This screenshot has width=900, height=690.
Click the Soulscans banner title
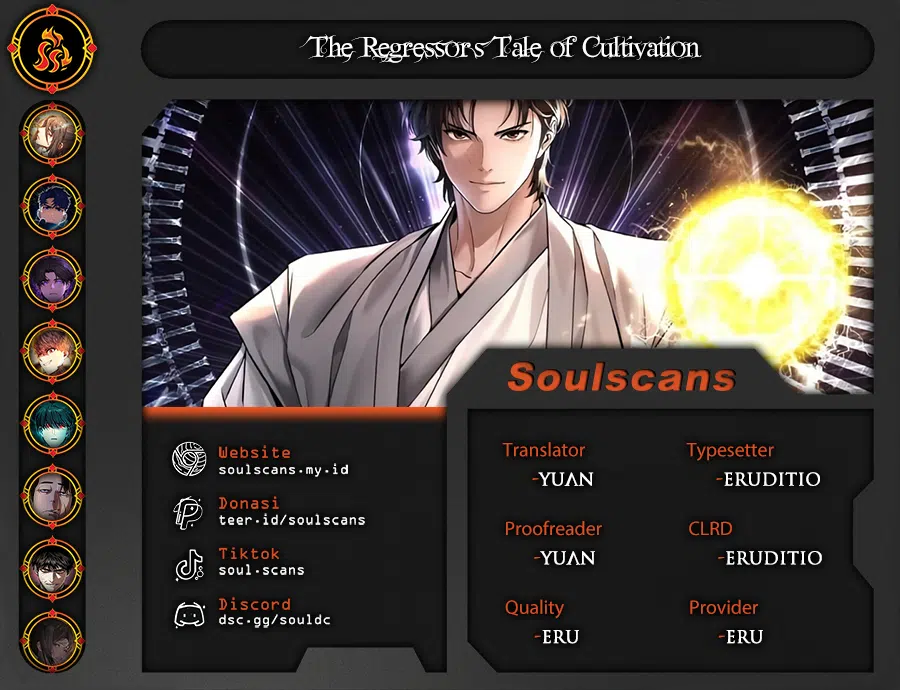coord(621,377)
